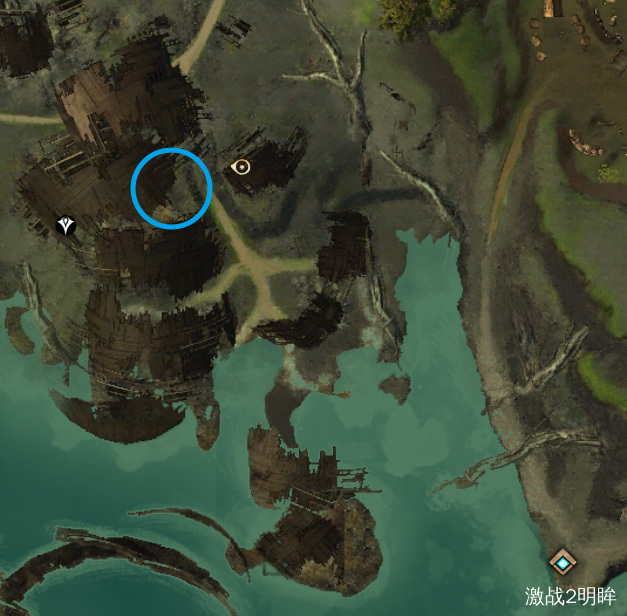Click the point of interest marker
This screenshot has height=616, width=627.
[240, 167]
